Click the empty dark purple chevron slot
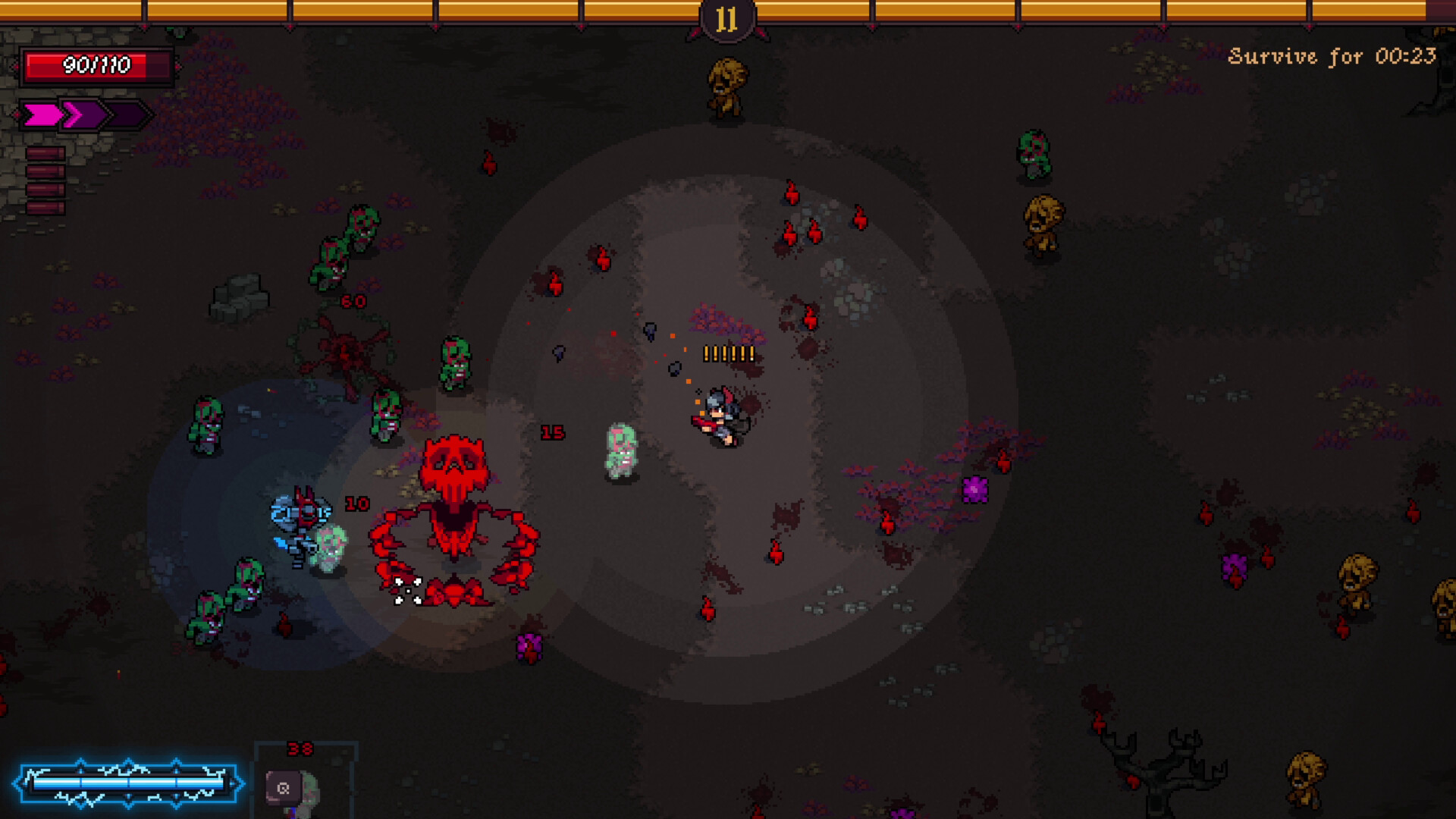The height and width of the screenshot is (819, 1456). [124, 113]
